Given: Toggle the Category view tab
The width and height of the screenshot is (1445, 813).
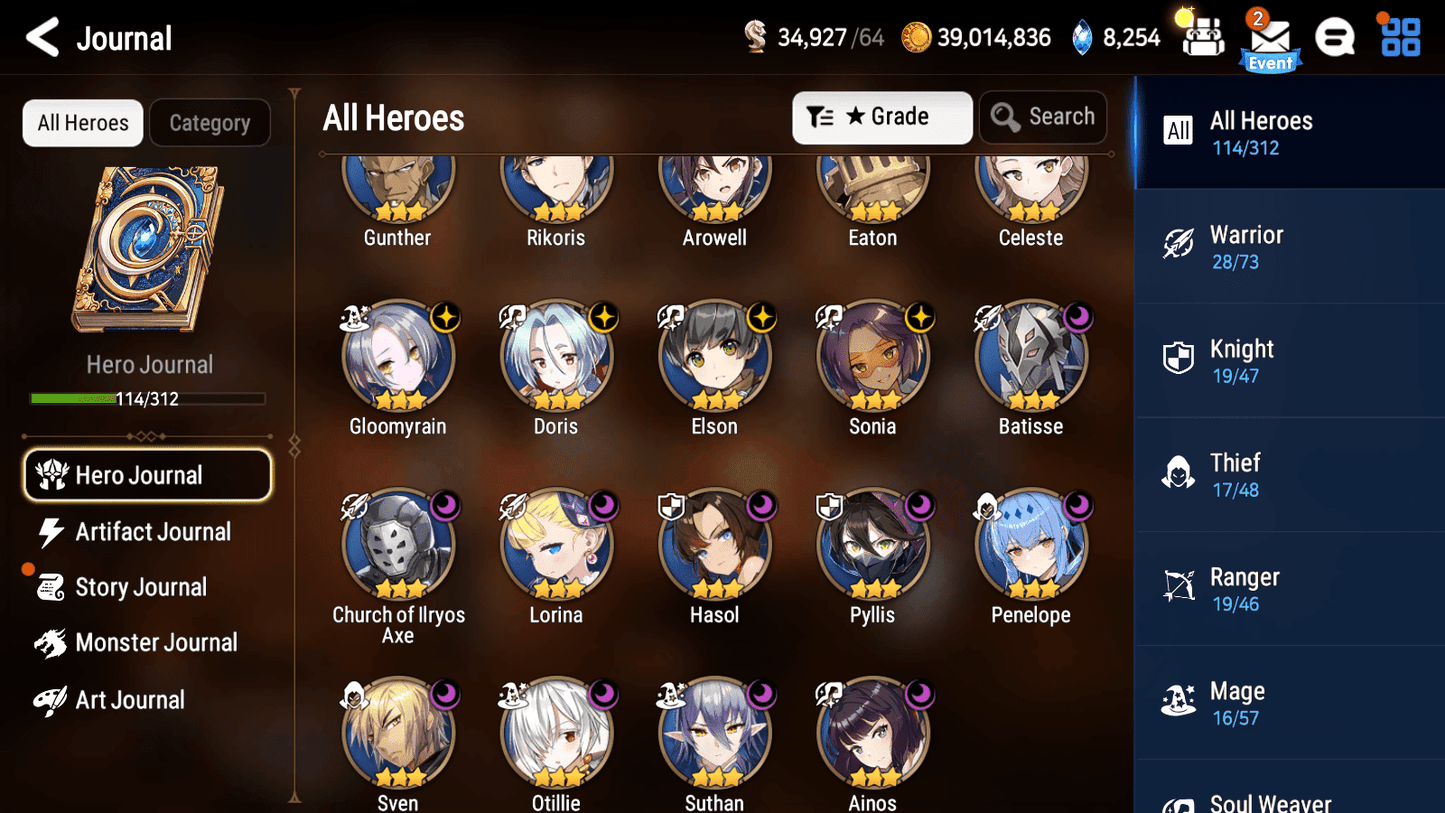Looking at the screenshot, I should [210, 122].
